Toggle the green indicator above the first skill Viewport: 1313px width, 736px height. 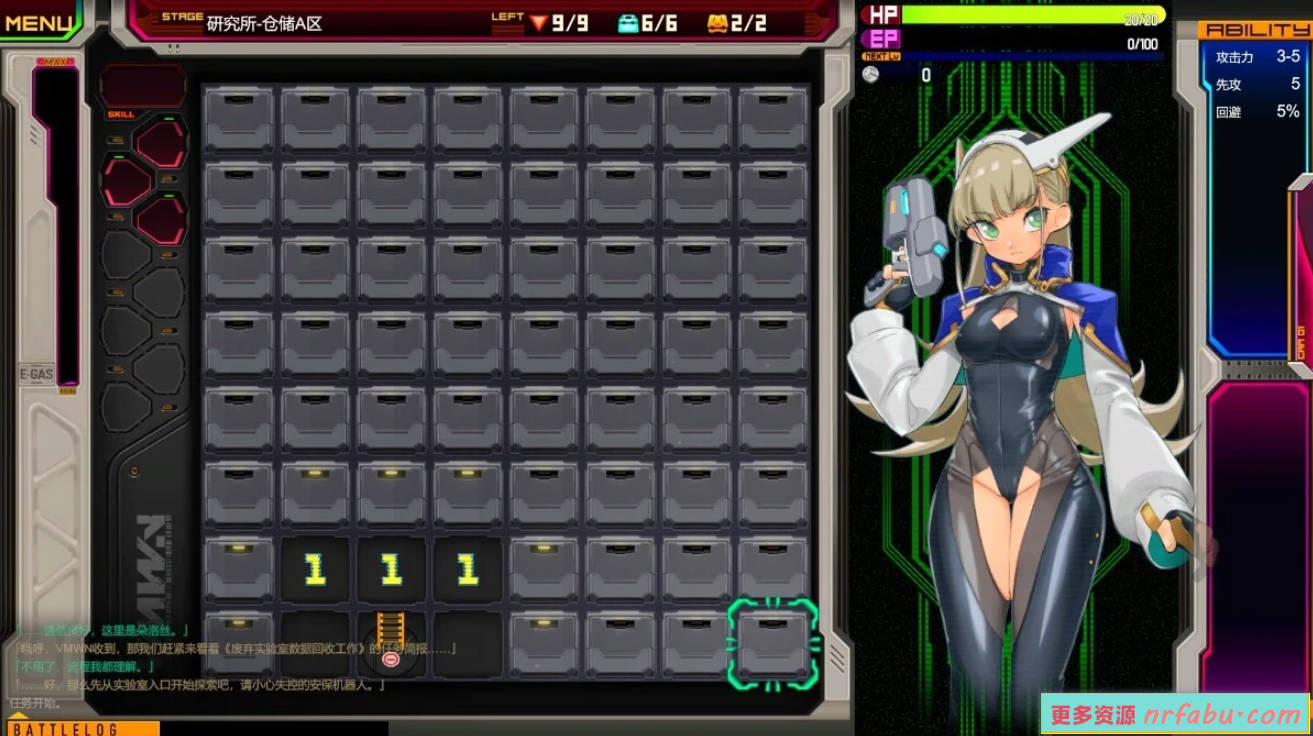(x=166, y=119)
